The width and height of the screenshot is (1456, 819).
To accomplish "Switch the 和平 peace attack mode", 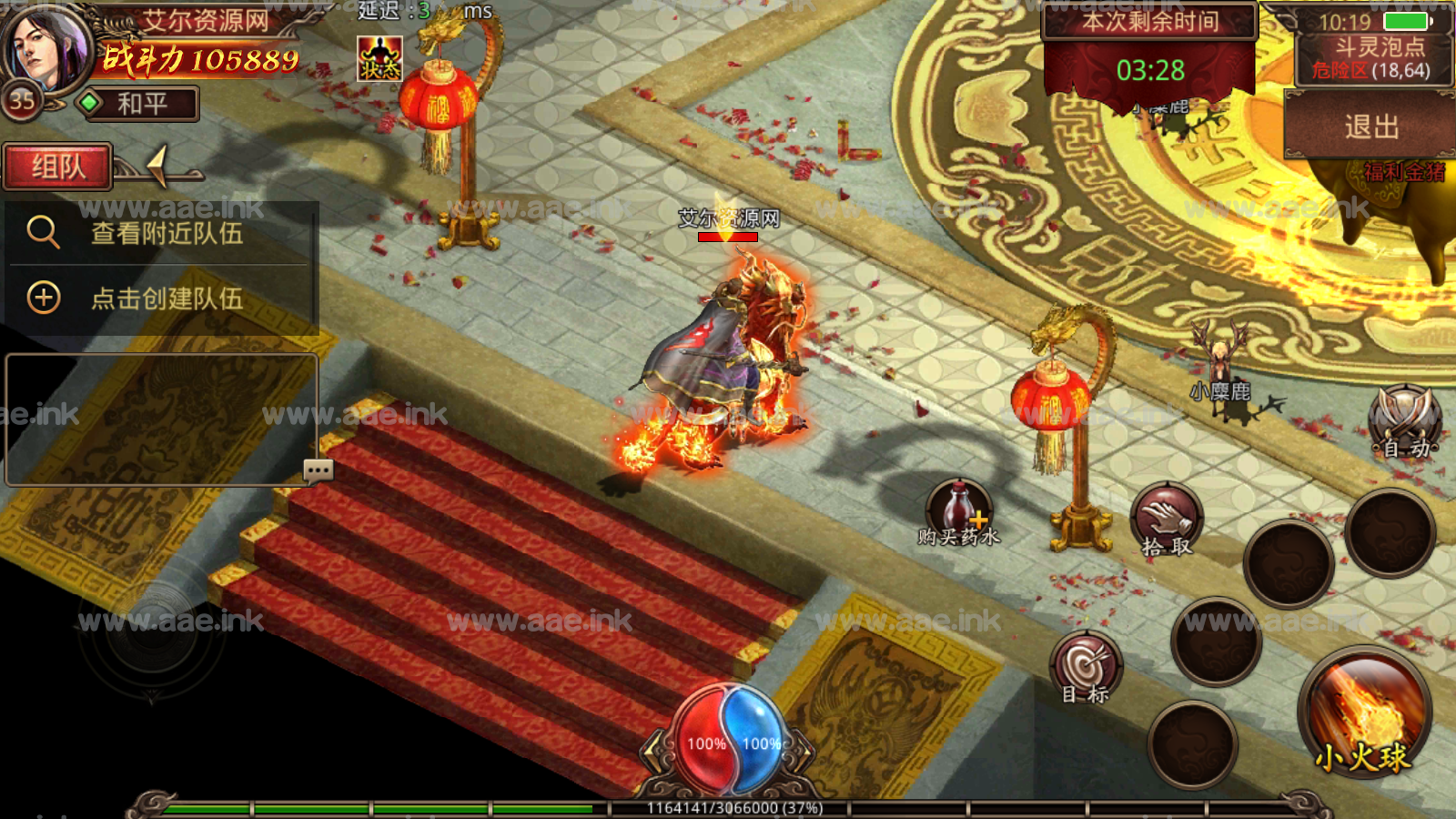I will 136,104.
